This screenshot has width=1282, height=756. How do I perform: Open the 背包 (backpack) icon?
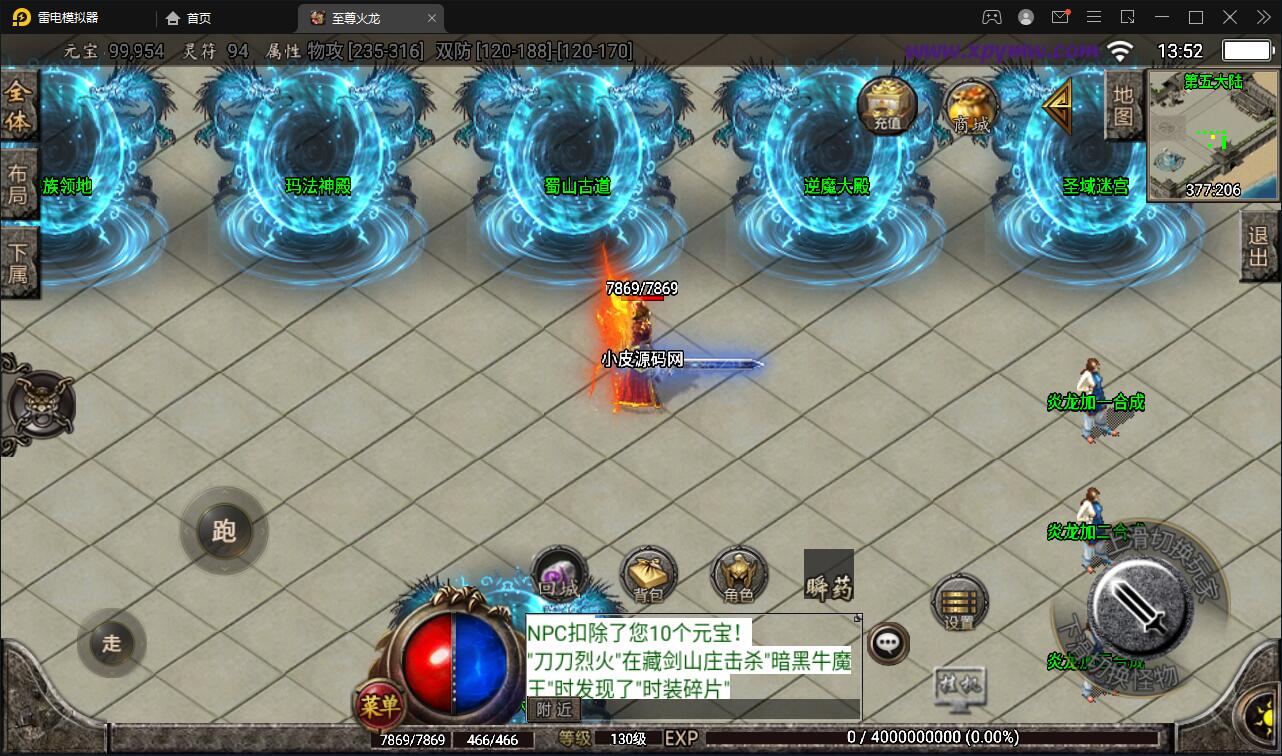pyautogui.click(x=647, y=574)
